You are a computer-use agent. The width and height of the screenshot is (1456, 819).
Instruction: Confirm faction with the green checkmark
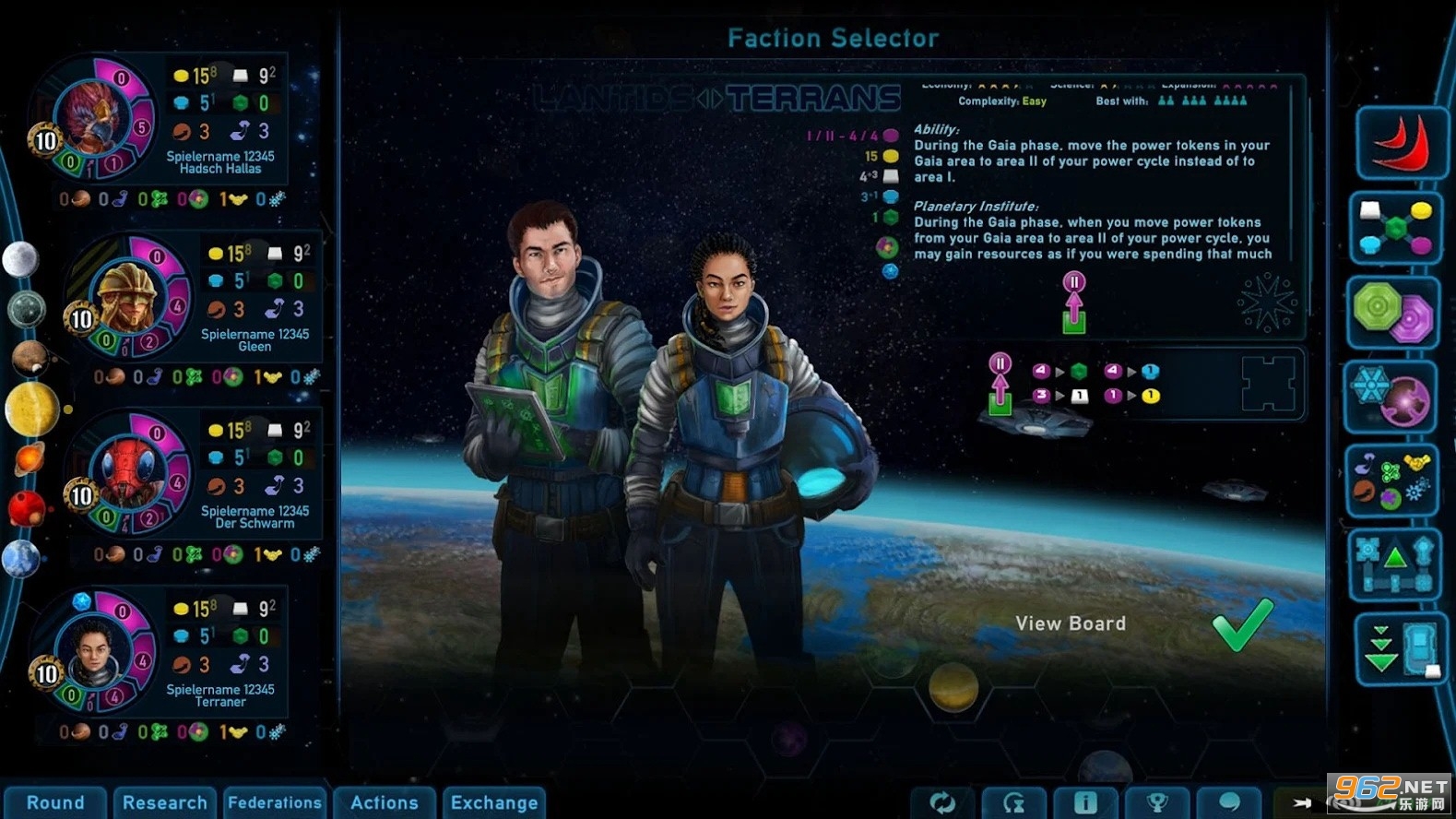(x=1242, y=624)
